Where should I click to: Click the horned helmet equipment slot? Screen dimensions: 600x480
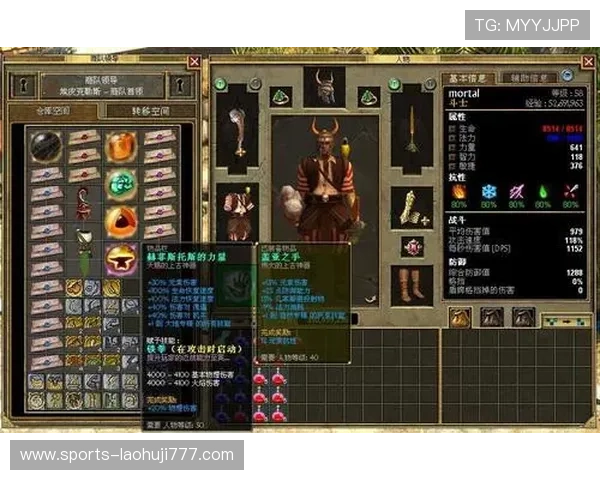(324, 88)
